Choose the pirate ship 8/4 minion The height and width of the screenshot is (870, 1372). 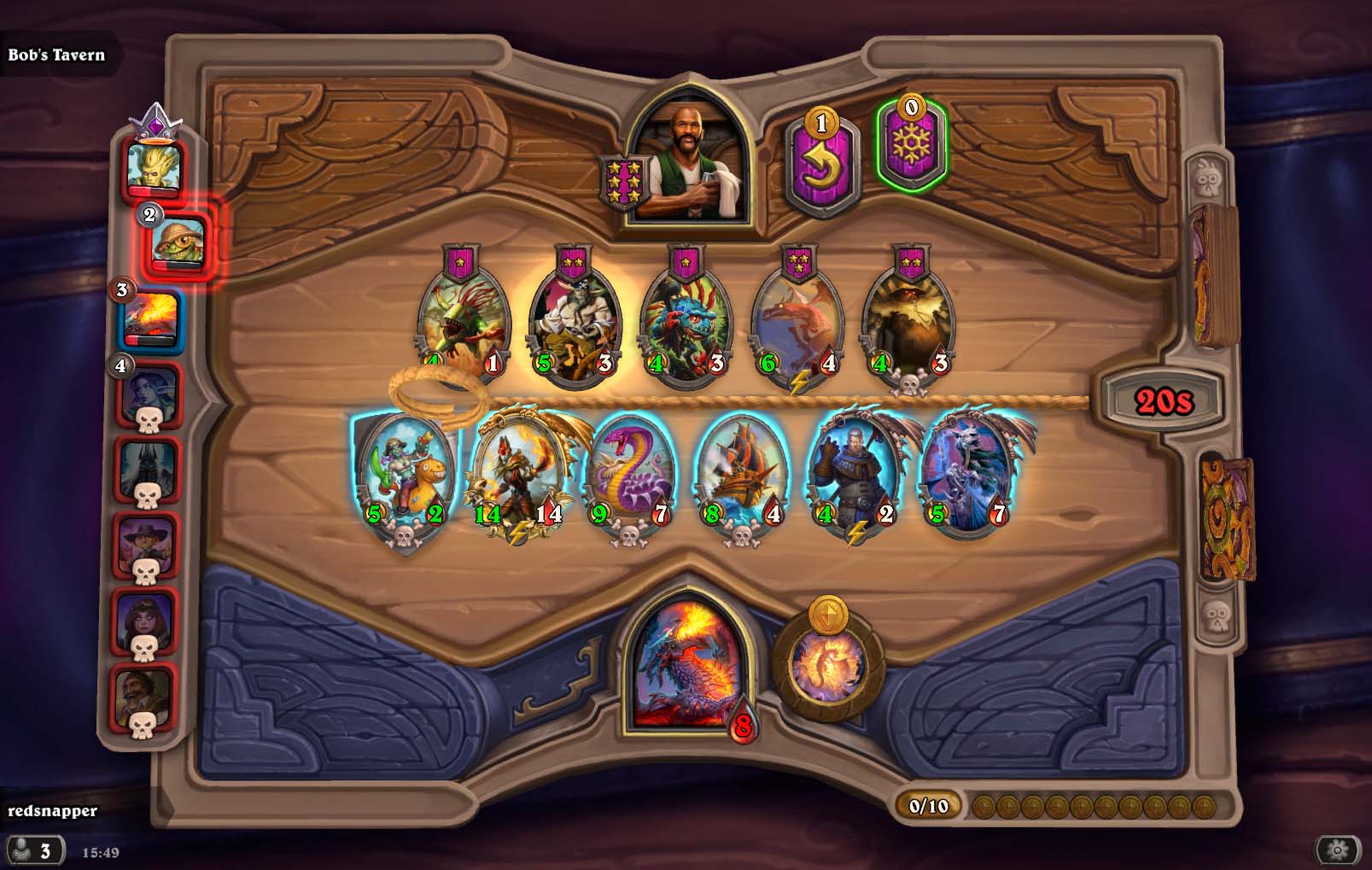pos(742,474)
